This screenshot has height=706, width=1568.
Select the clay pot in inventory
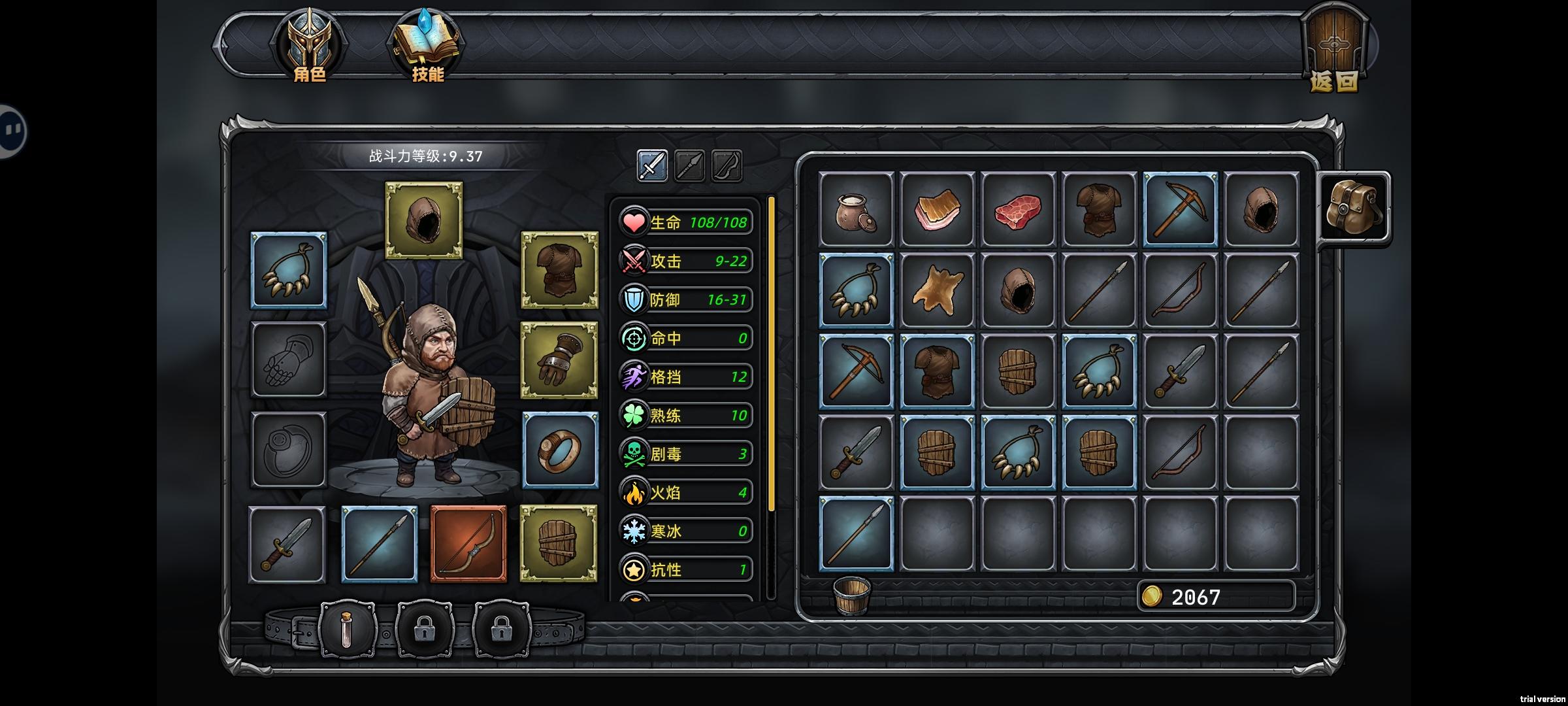[856, 210]
